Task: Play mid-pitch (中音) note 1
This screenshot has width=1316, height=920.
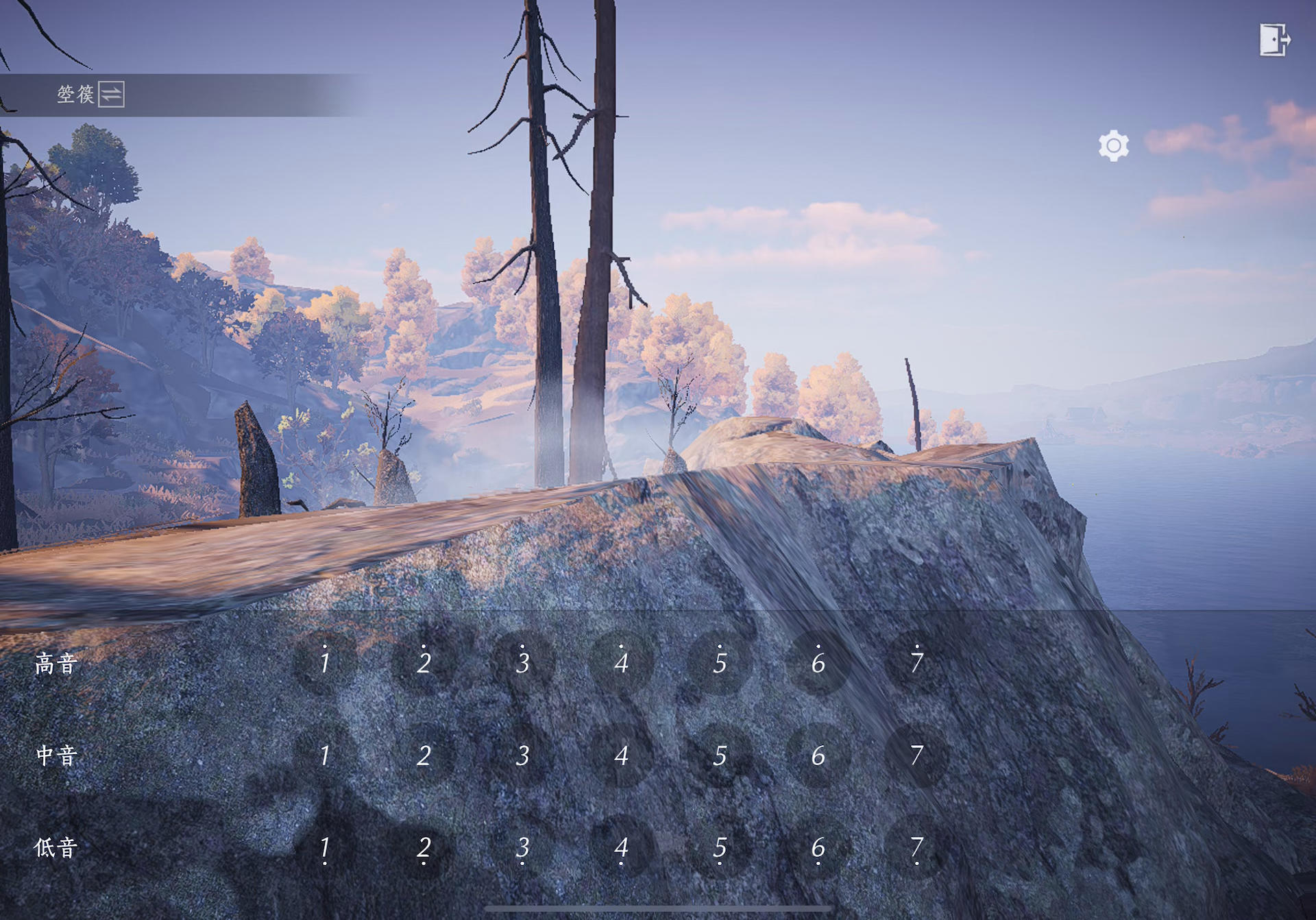Action: pyautogui.click(x=325, y=755)
